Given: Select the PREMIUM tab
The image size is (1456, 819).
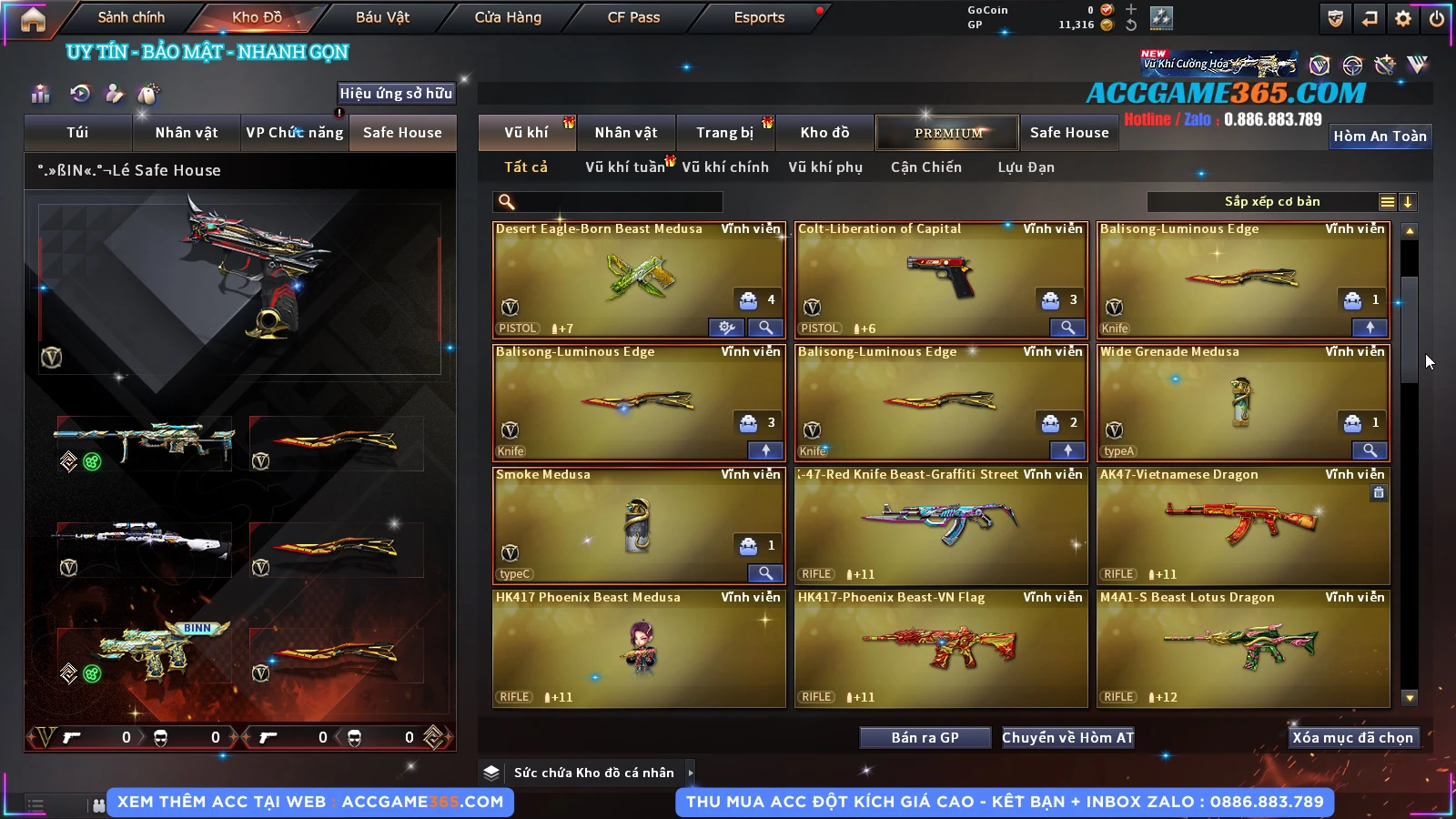Looking at the screenshot, I should (947, 133).
